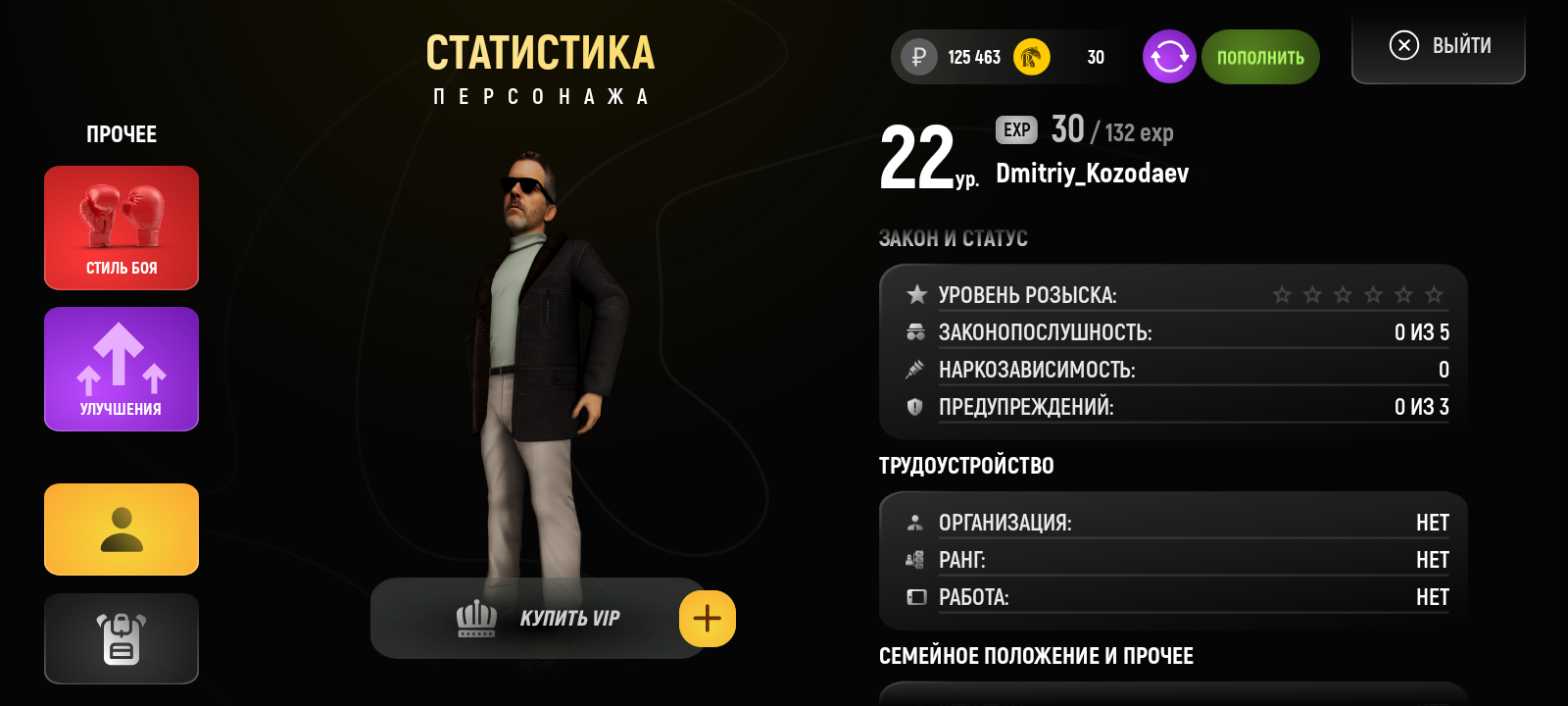Click the crown icon on КУПИТЬ VIP
The height and width of the screenshot is (706, 1568).
pyautogui.click(x=476, y=618)
